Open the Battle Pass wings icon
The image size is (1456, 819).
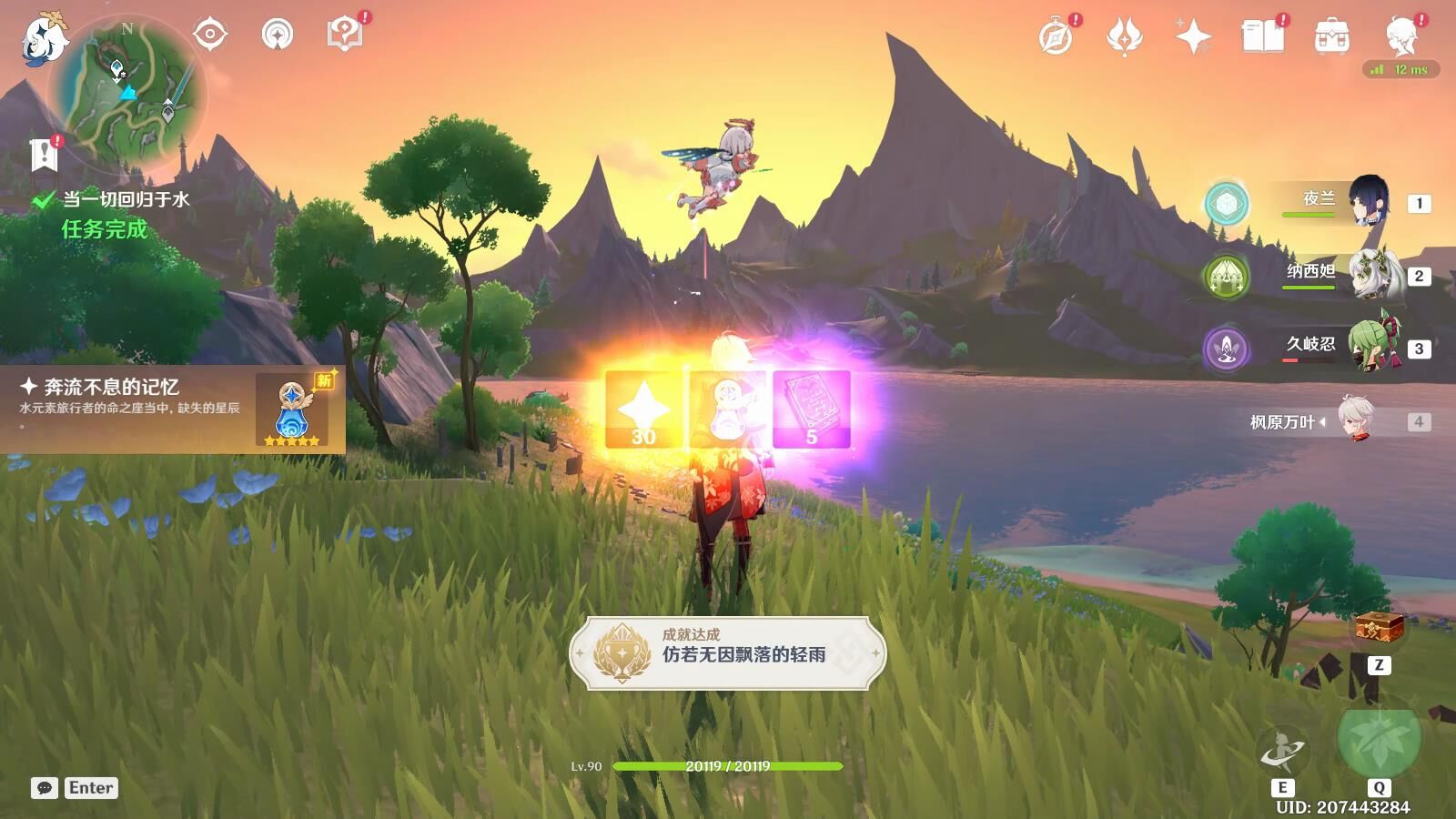1126,36
